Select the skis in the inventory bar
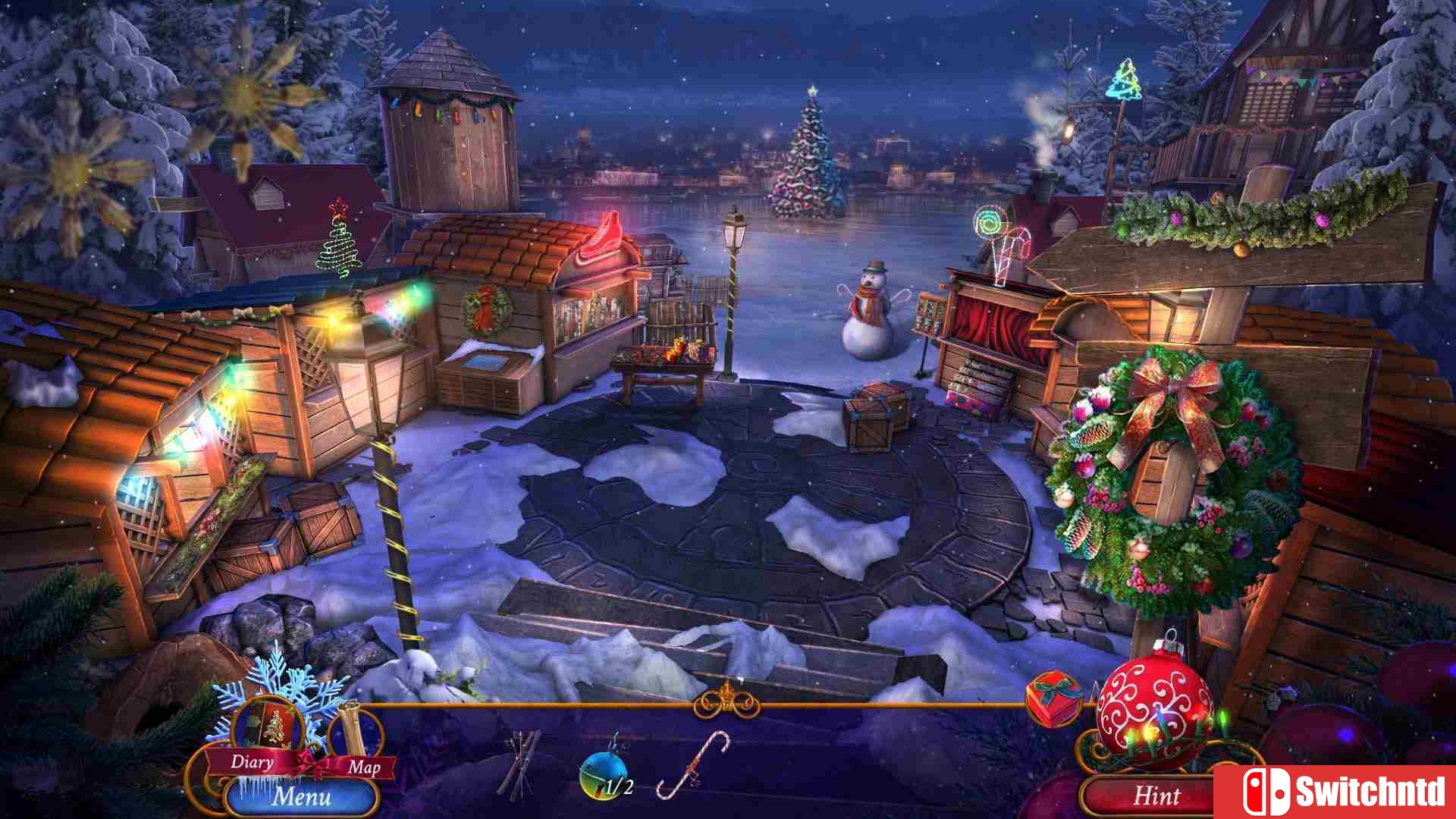This screenshot has height=819, width=1456. coord(519,762)
